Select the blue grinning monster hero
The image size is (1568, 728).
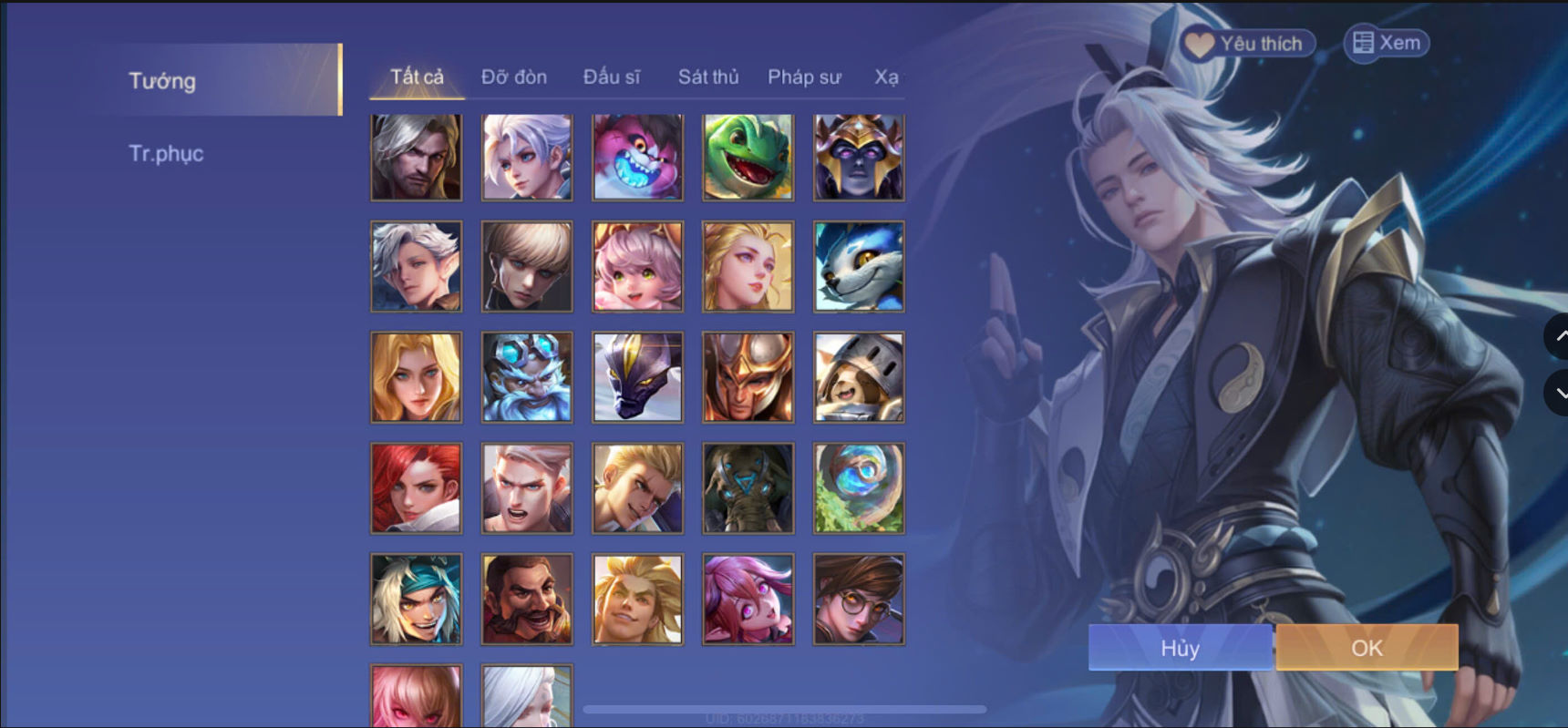click(637, 157)
